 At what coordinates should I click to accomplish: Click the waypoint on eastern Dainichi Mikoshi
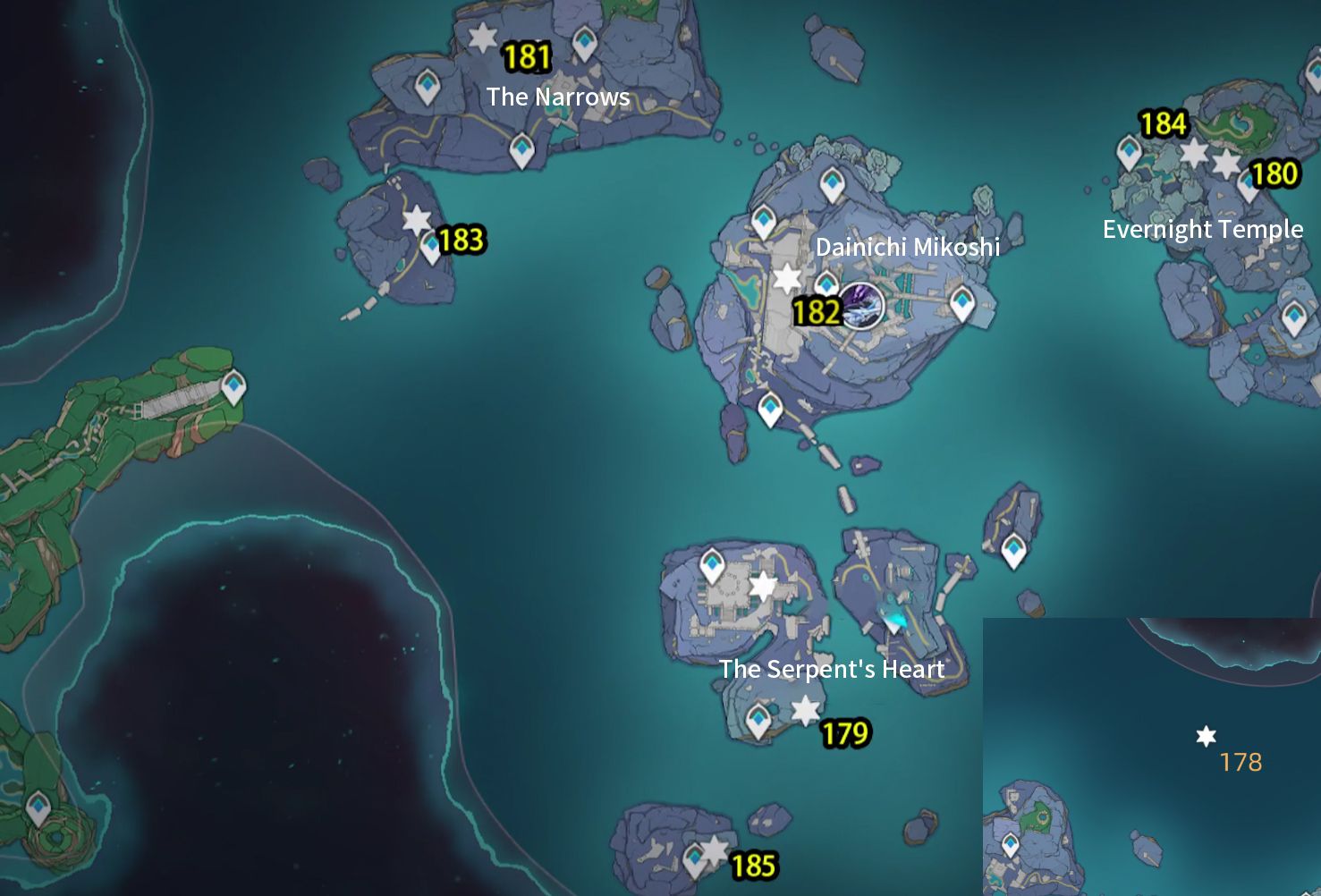coord(962,303)
